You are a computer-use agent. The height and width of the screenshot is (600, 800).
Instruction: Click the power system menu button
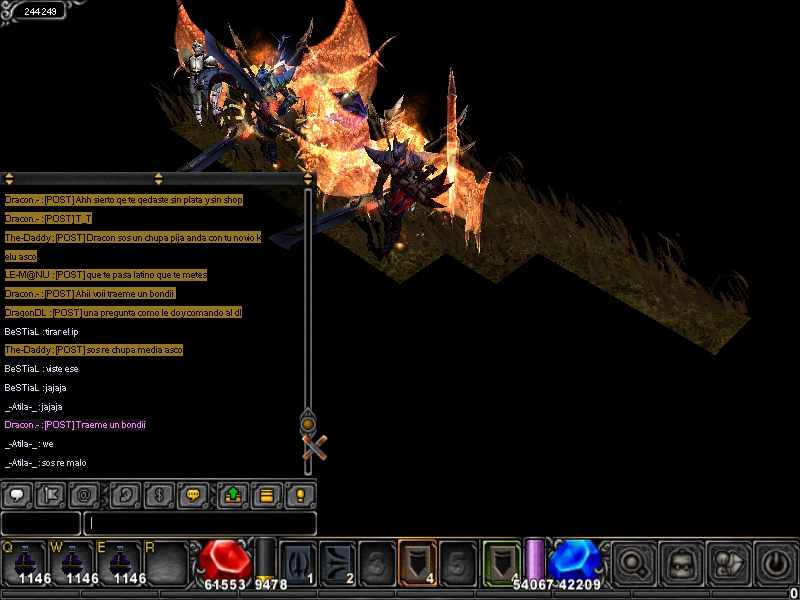point(775,562)
